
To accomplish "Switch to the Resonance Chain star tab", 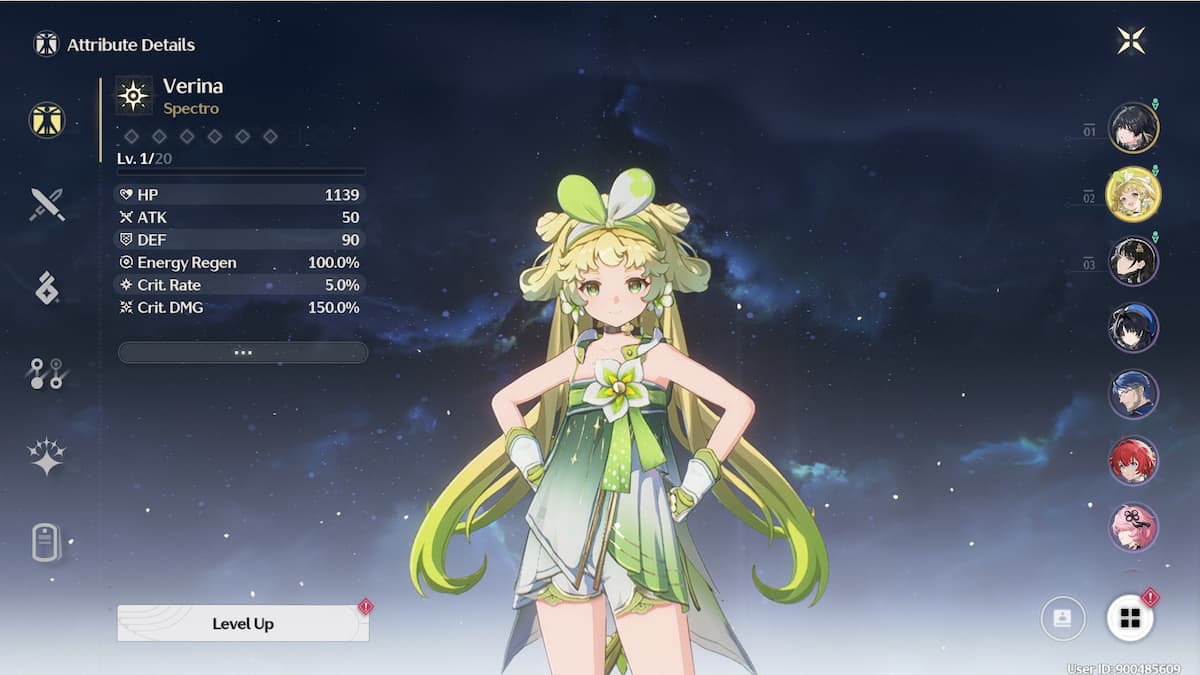I will [x=47, y=456].
